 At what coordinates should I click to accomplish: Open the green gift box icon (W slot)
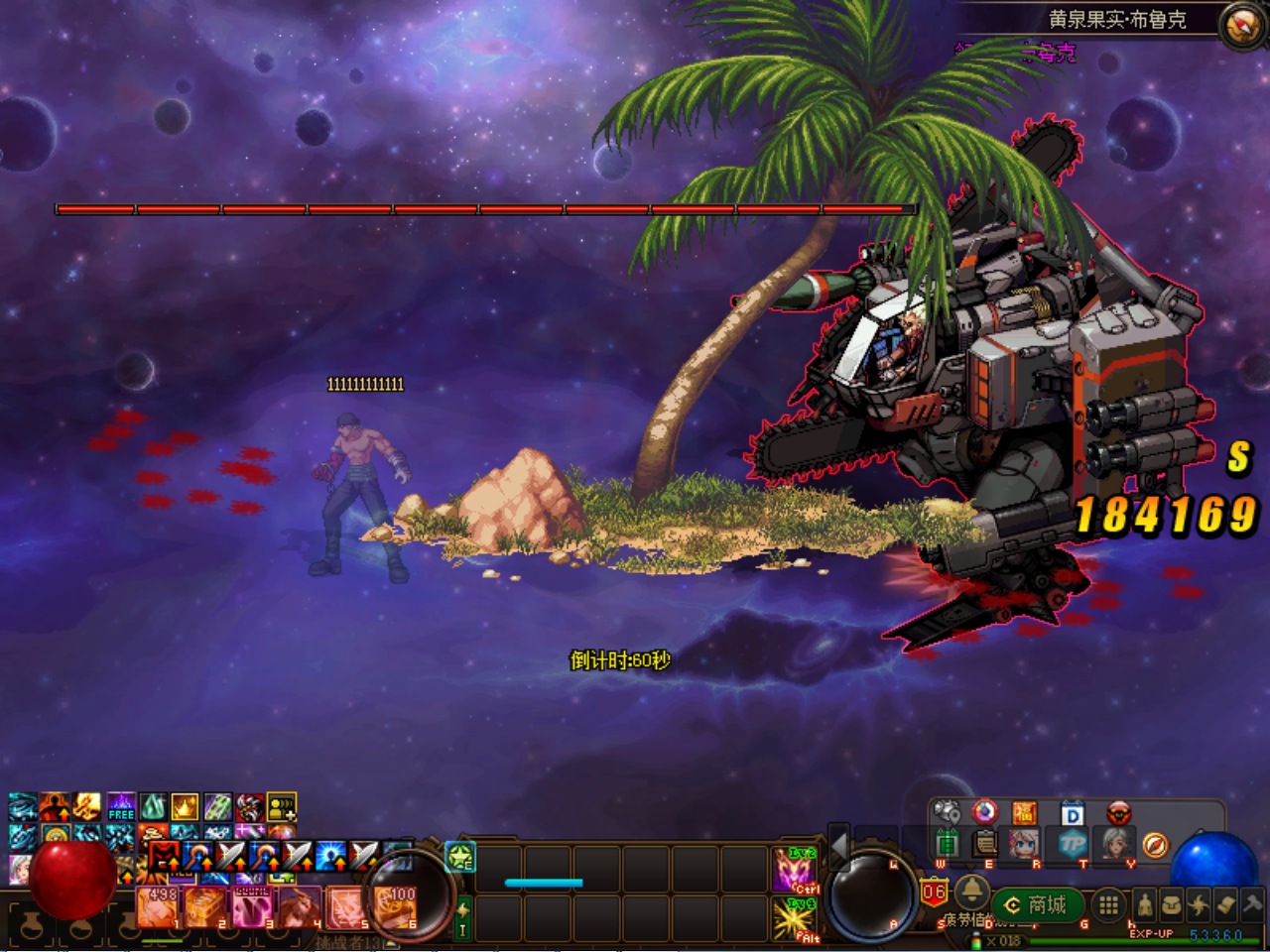click(949, 845)
